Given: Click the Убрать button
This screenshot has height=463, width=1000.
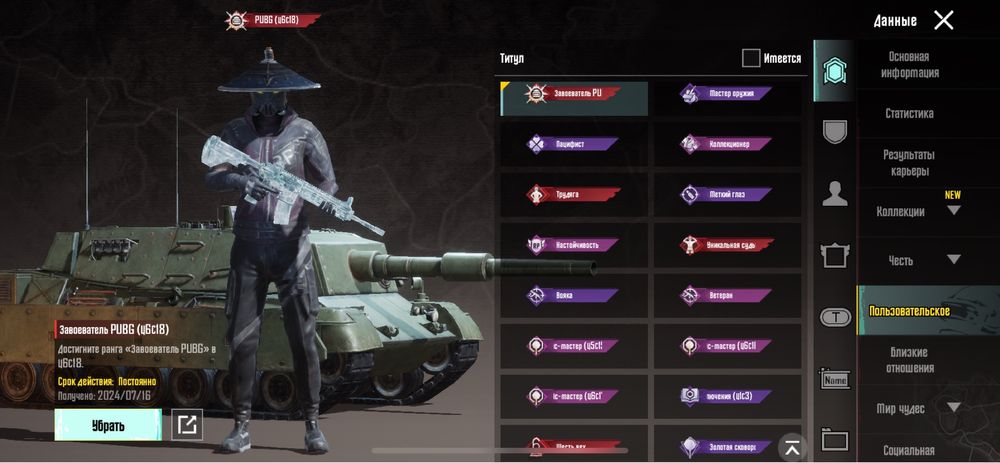Looking at the screenshot, I should 108,425.
